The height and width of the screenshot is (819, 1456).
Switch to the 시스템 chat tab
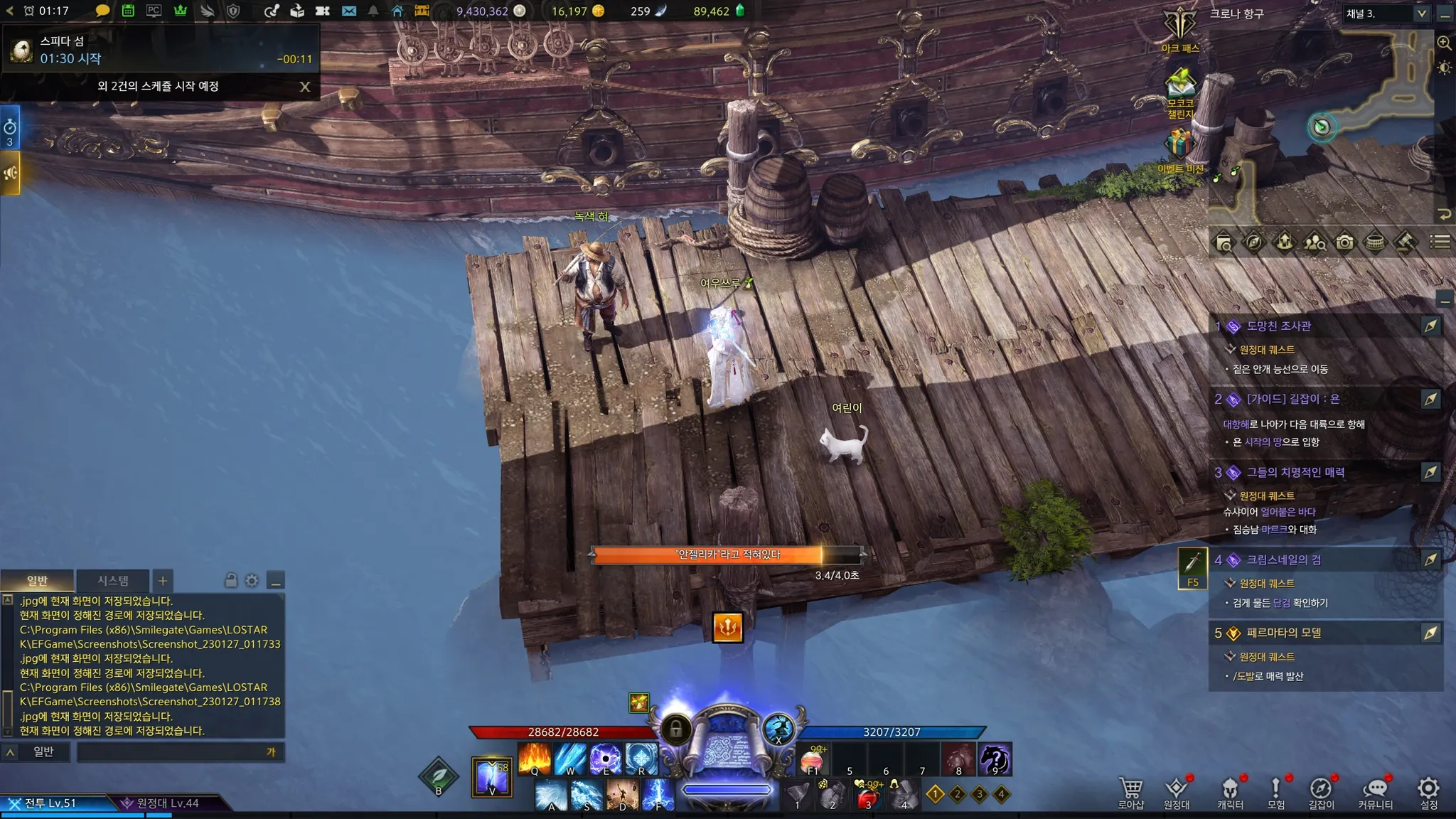[x=113, y=581]
